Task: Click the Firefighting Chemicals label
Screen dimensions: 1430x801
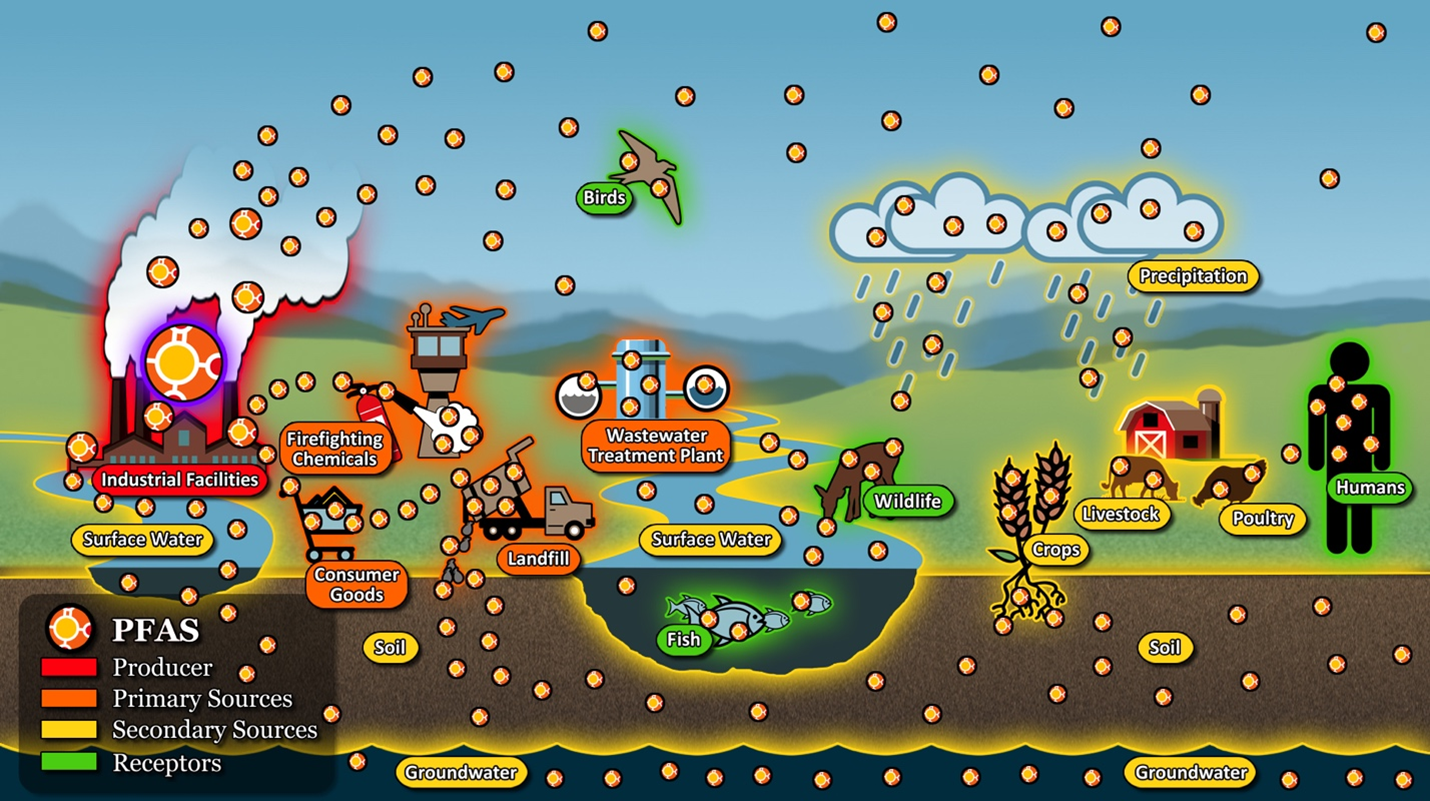Action: 333,449
